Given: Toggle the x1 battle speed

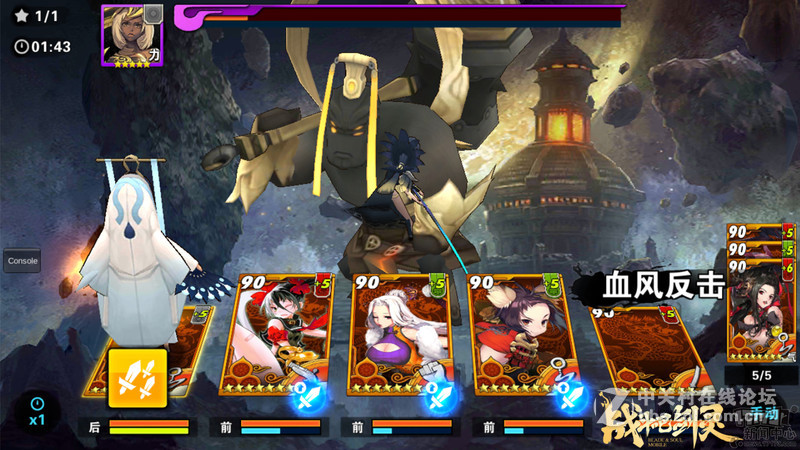Looking at the screenshot, I should [37, 411].
